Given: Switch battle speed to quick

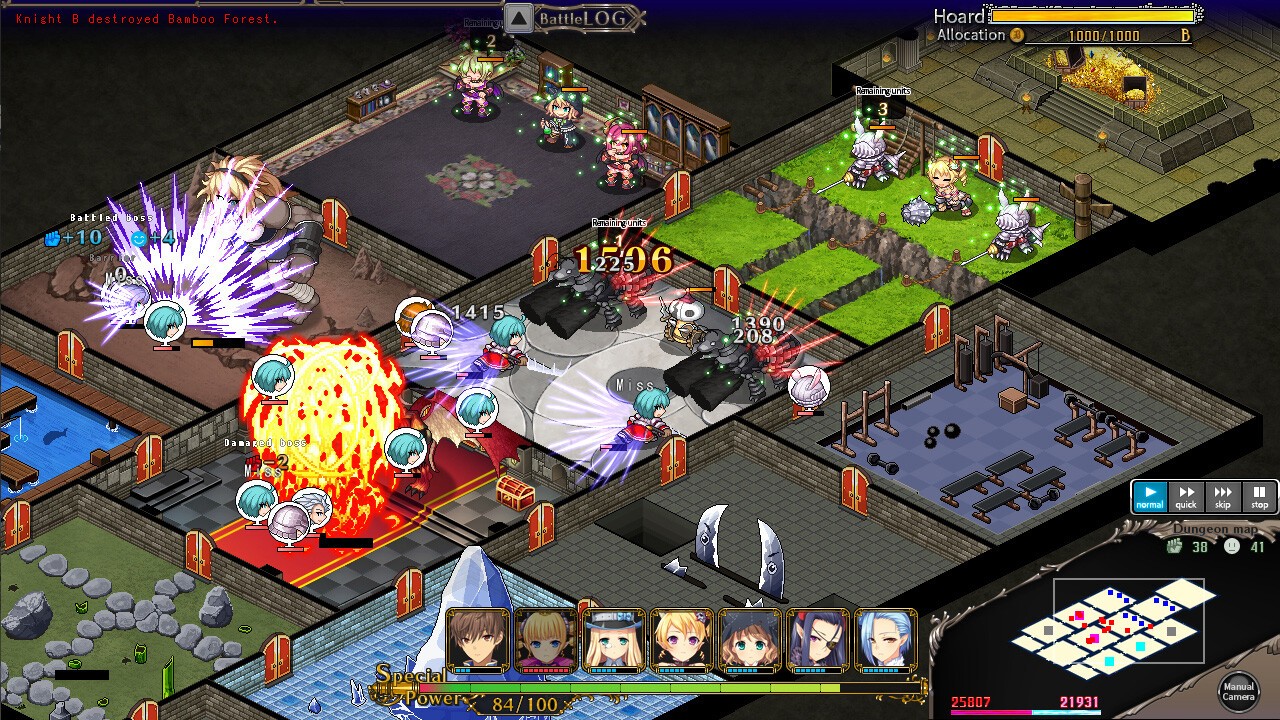Looking at the screenshot, I should [1186, 496].
